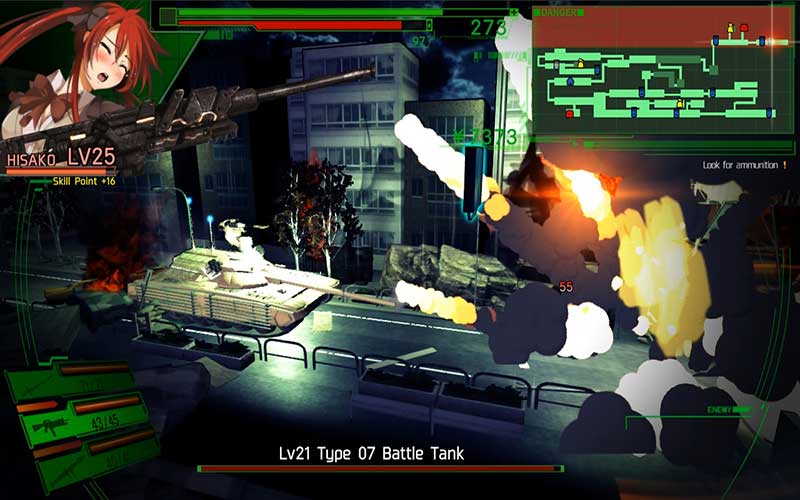Select the assault rifle weapon slot
The image size is (800, 500).
(x=52, y=426)
